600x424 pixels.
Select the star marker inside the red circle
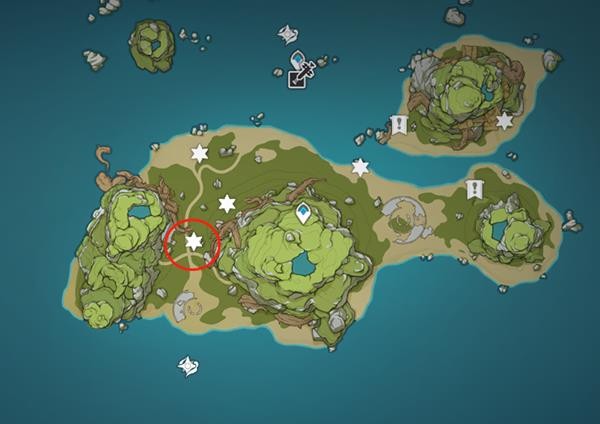(194, 241)
